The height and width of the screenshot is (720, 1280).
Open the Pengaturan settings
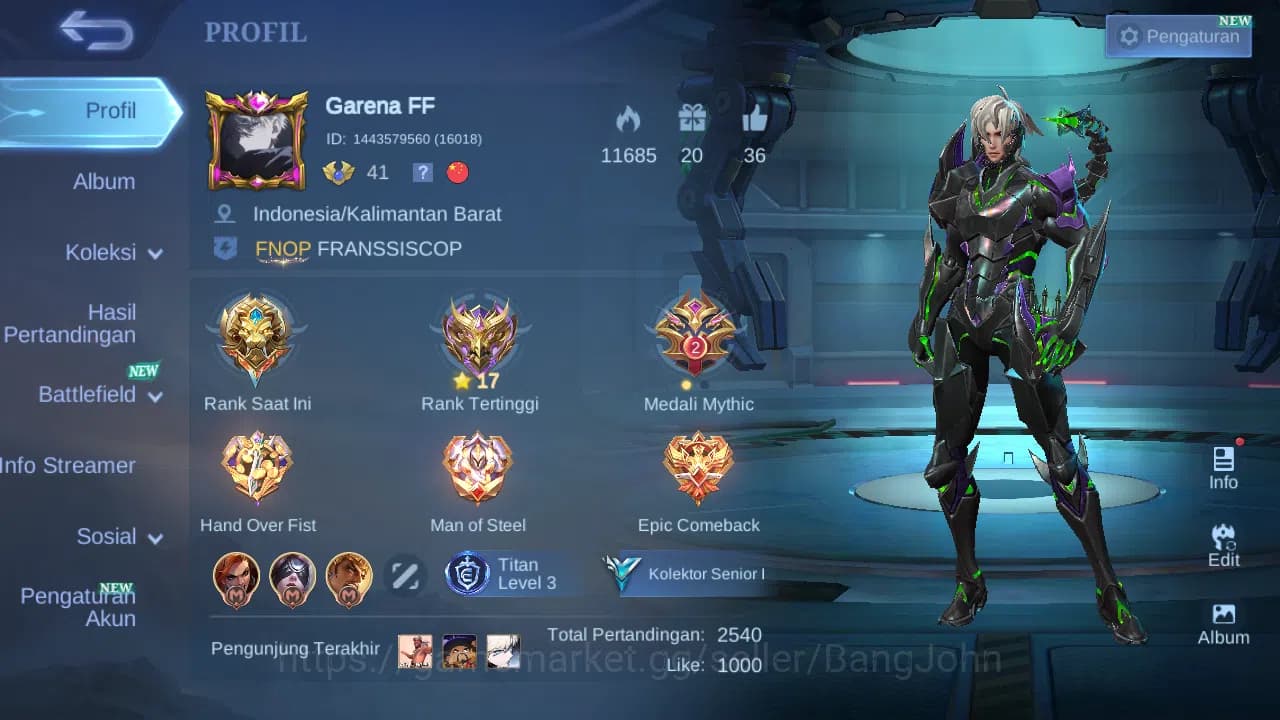coord(1177,36)
